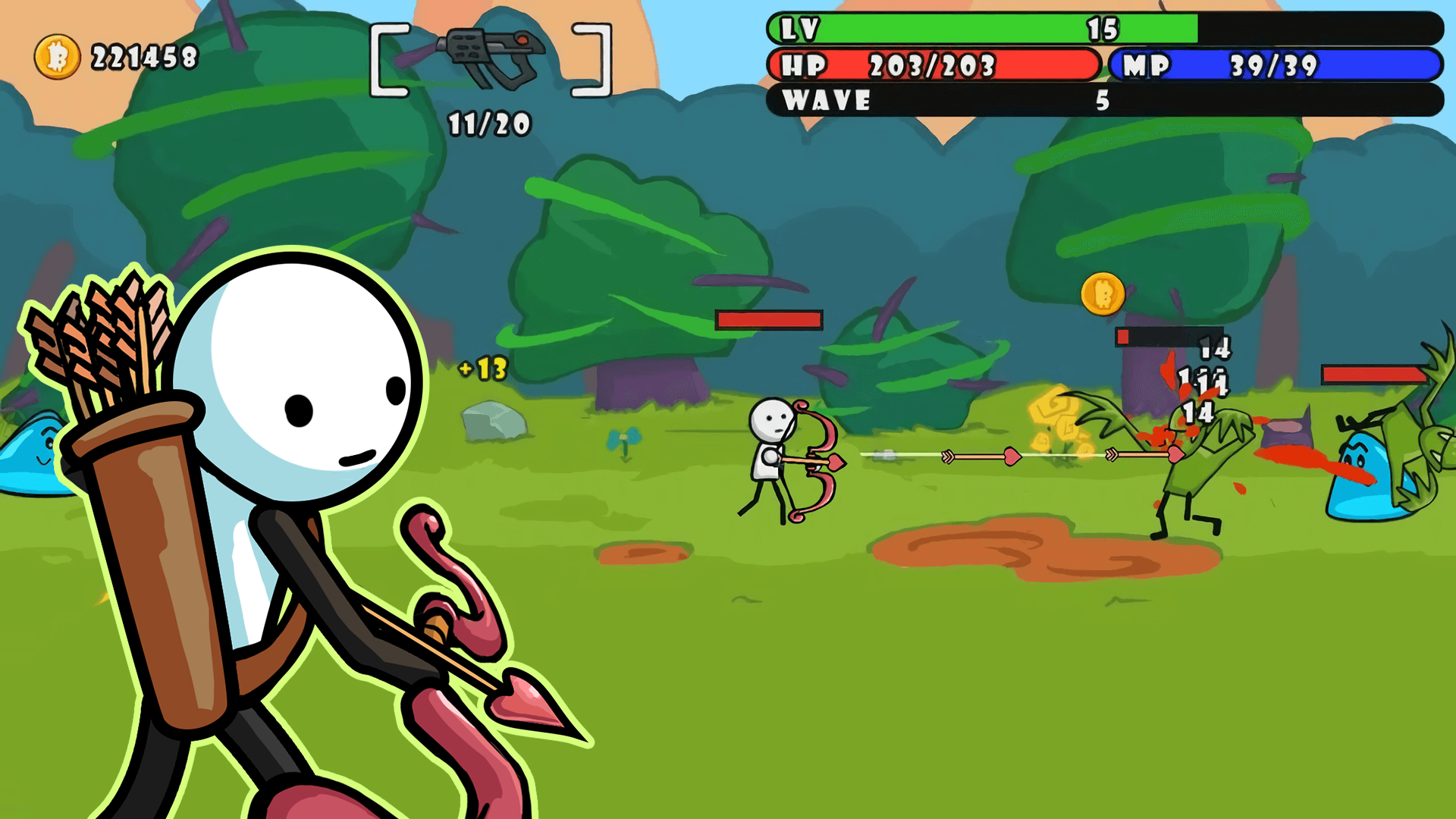Screen dimensions: 1456x819
Task: Collect the floating gold coin above the enemies
Action: pos(1101,295)
